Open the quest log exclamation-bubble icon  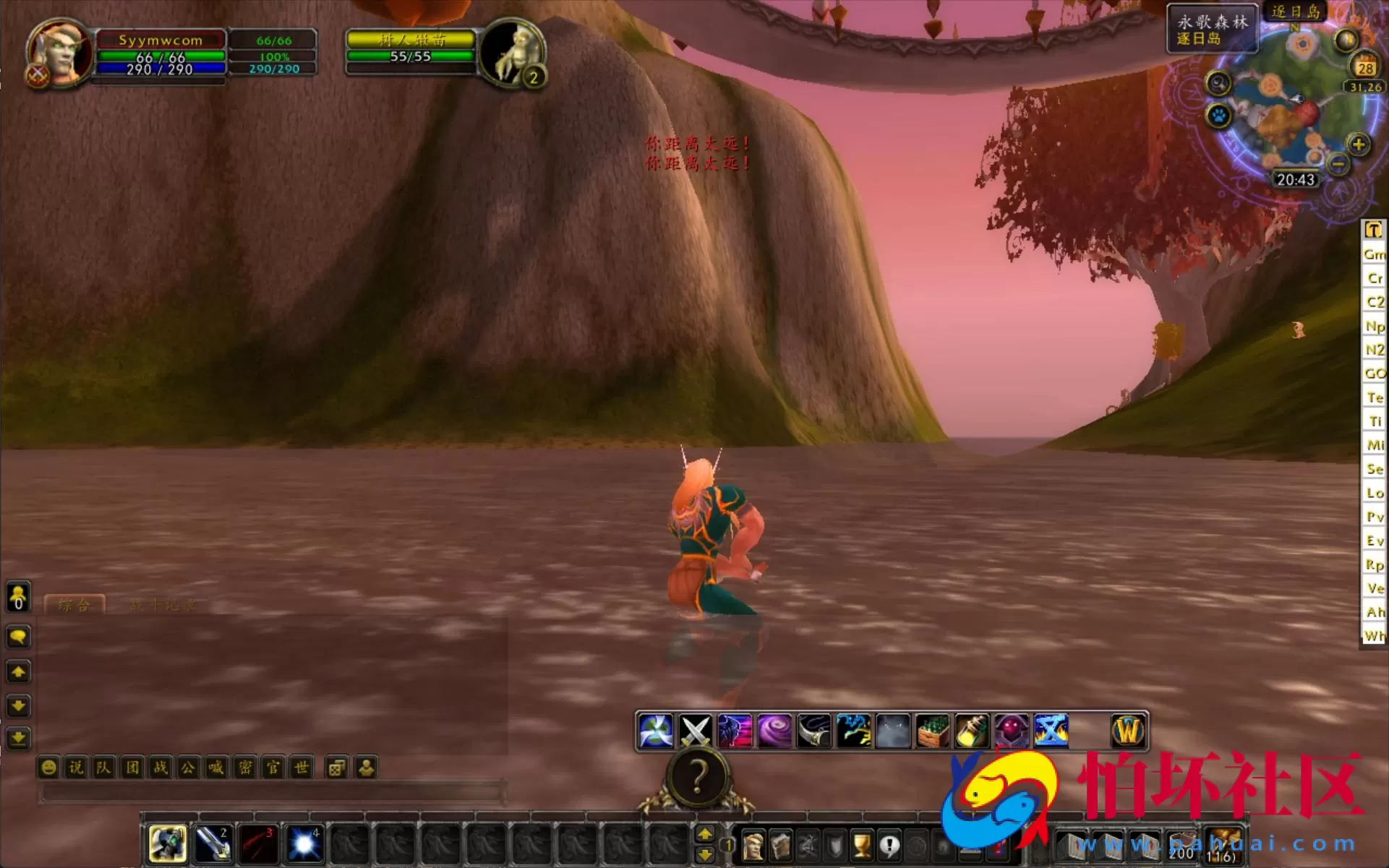click(888, 846)
